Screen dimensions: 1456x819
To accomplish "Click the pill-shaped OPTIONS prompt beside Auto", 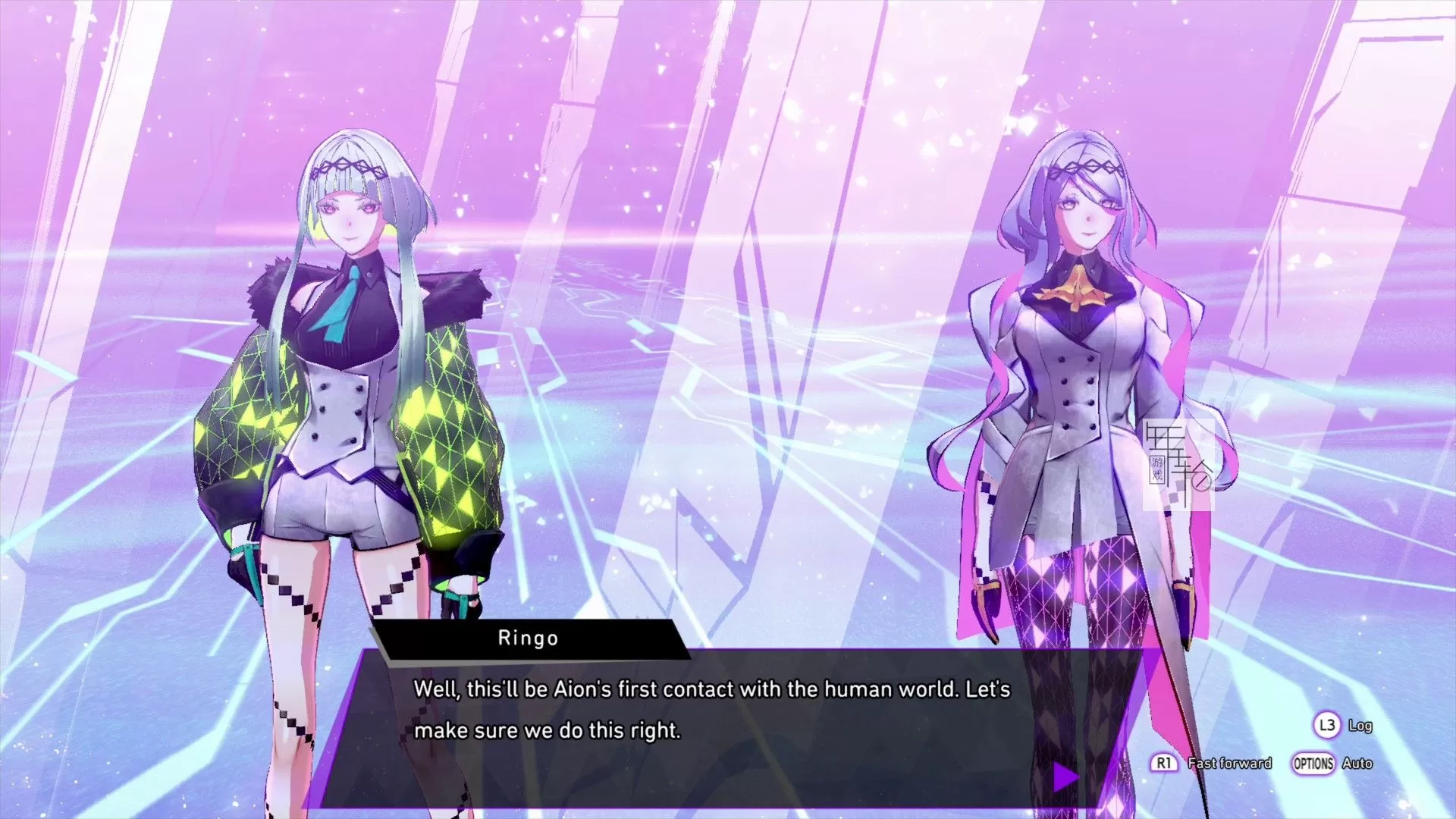I will tap(1314, 763).
